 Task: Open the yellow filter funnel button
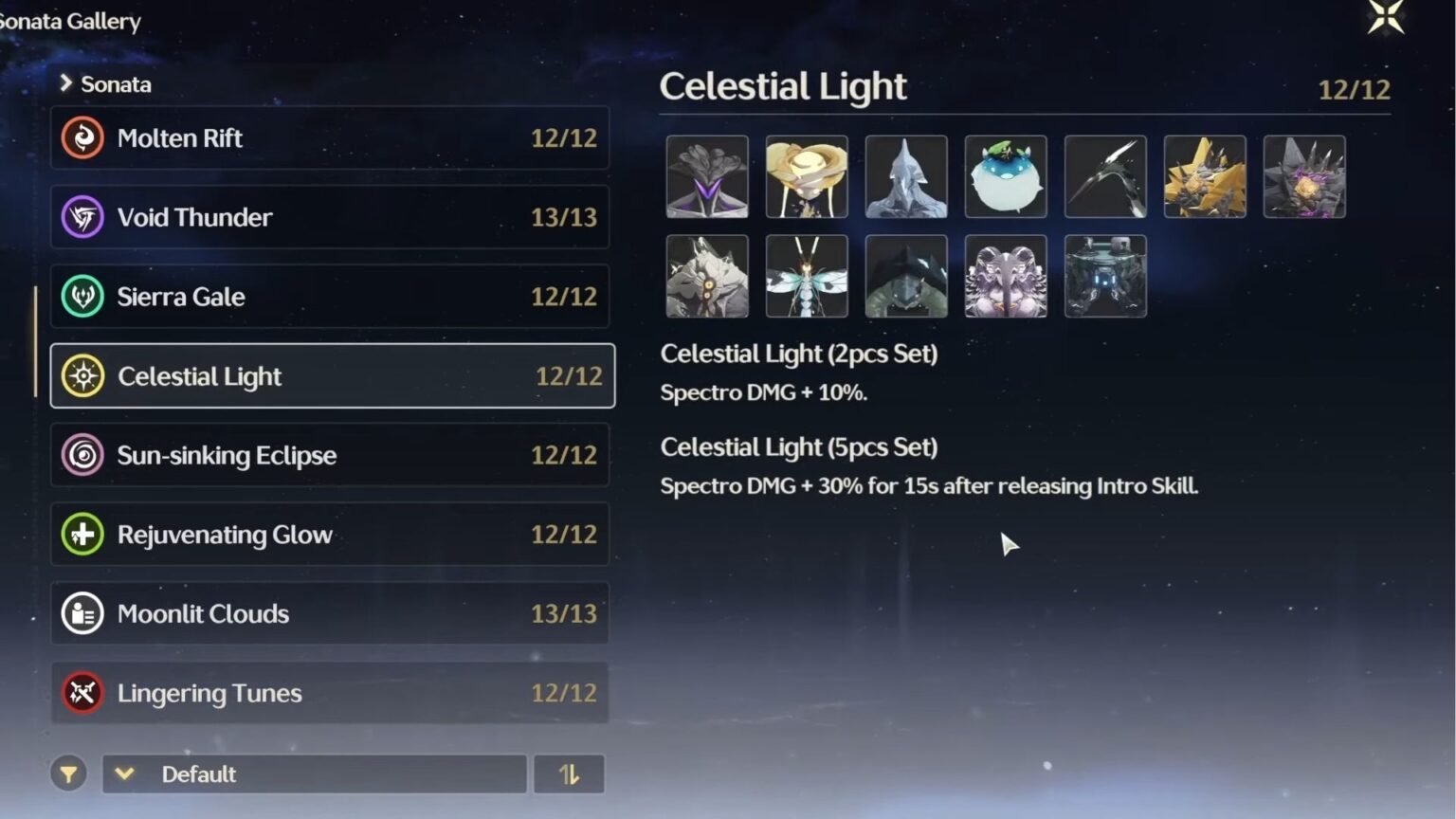click(x=68, y=774)
